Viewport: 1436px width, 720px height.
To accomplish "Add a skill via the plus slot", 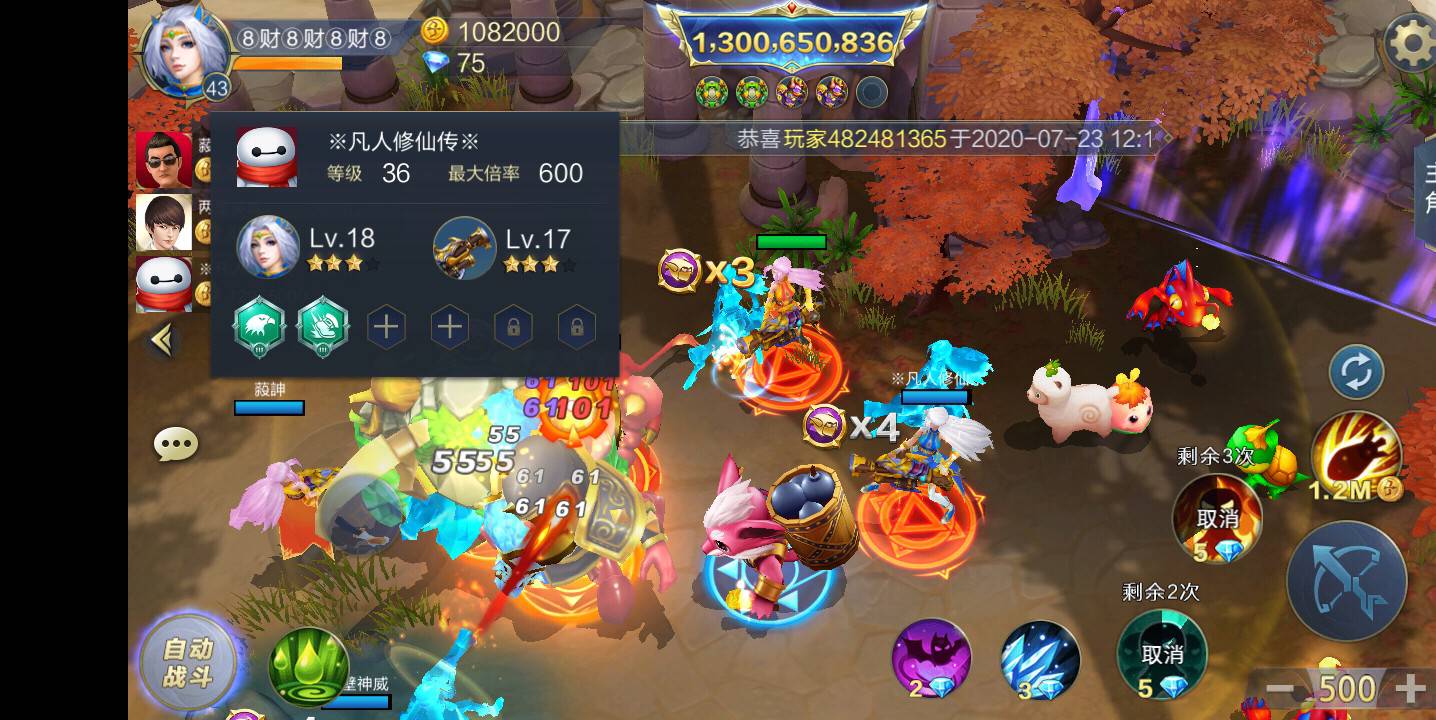I will [x=386, y=325].
